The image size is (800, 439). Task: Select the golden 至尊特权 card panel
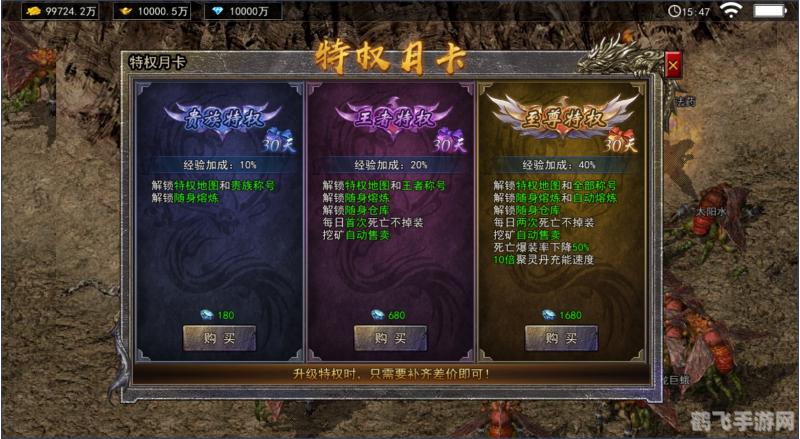coord(563,220)
